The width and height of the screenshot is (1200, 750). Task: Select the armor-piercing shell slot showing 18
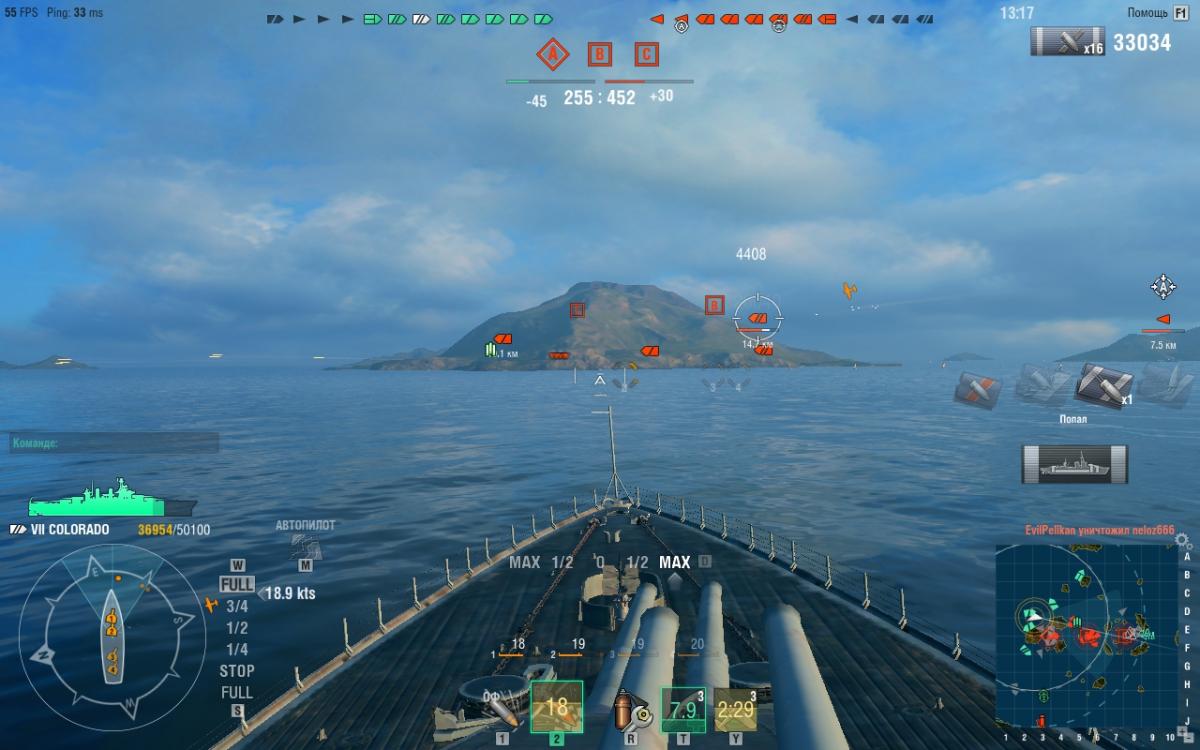556,707
